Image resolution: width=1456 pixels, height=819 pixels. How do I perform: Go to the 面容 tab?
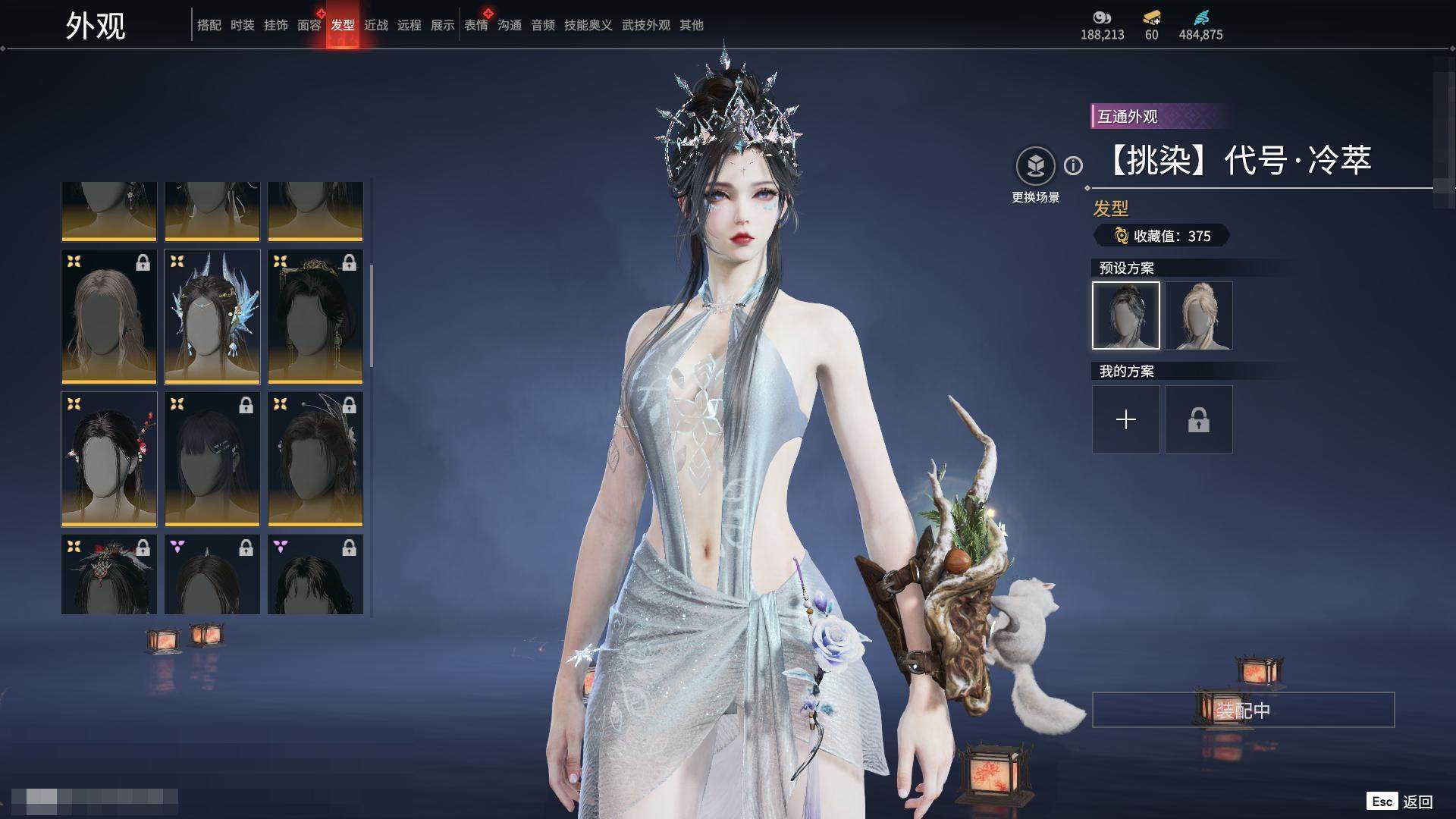coord(309,26)
